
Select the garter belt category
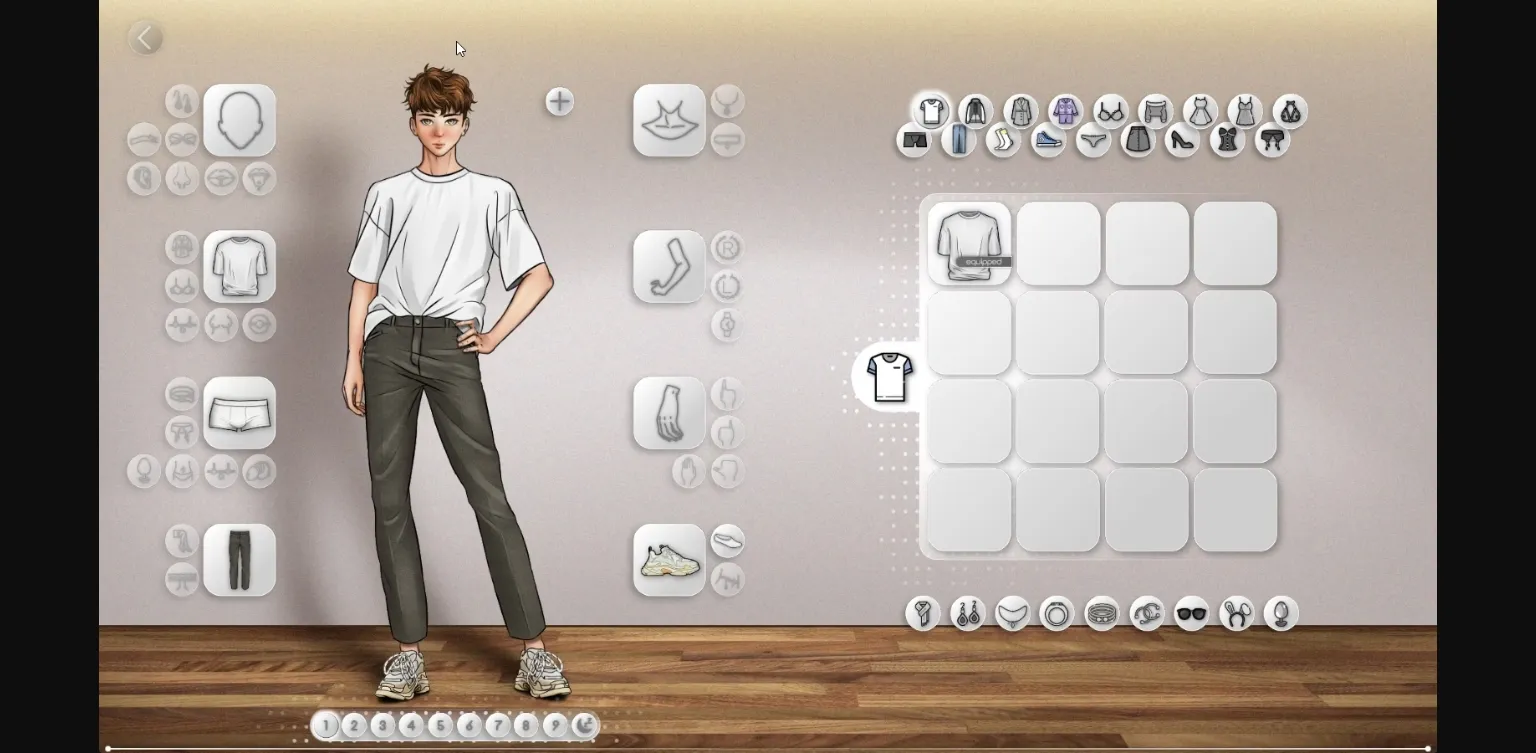tap(1273, 140)
